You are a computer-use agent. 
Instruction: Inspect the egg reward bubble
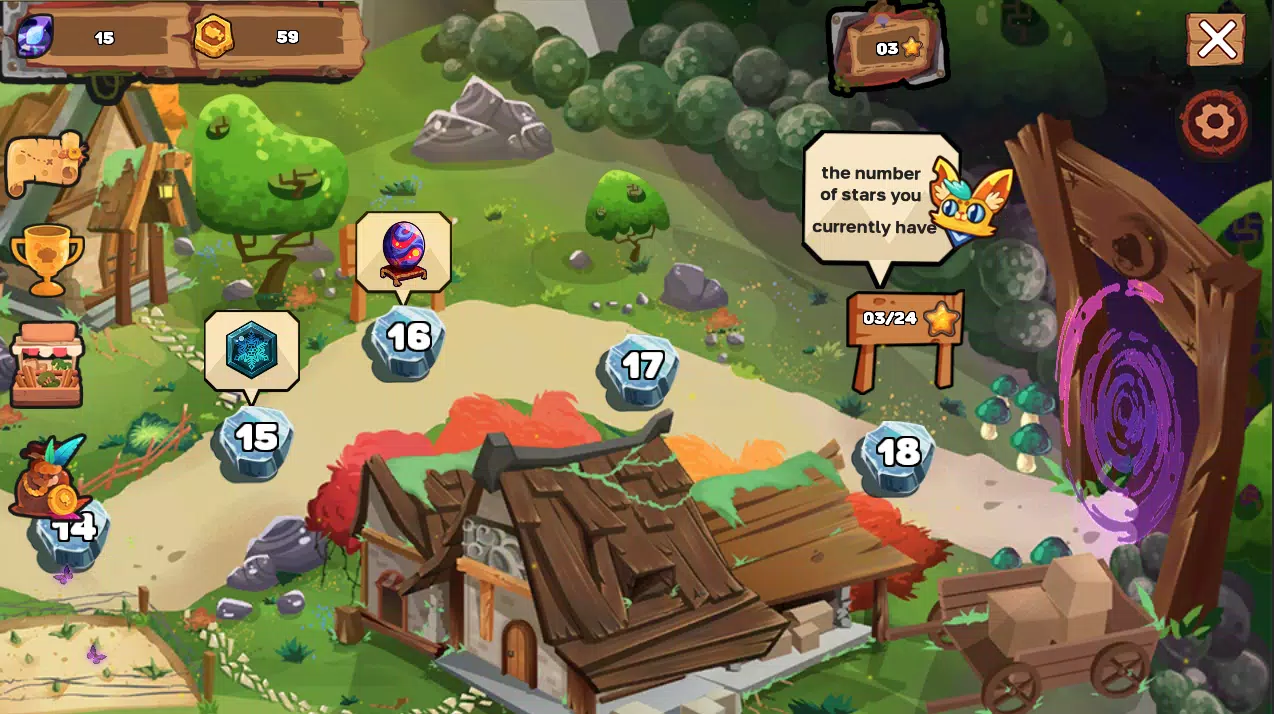click(403, 250)
